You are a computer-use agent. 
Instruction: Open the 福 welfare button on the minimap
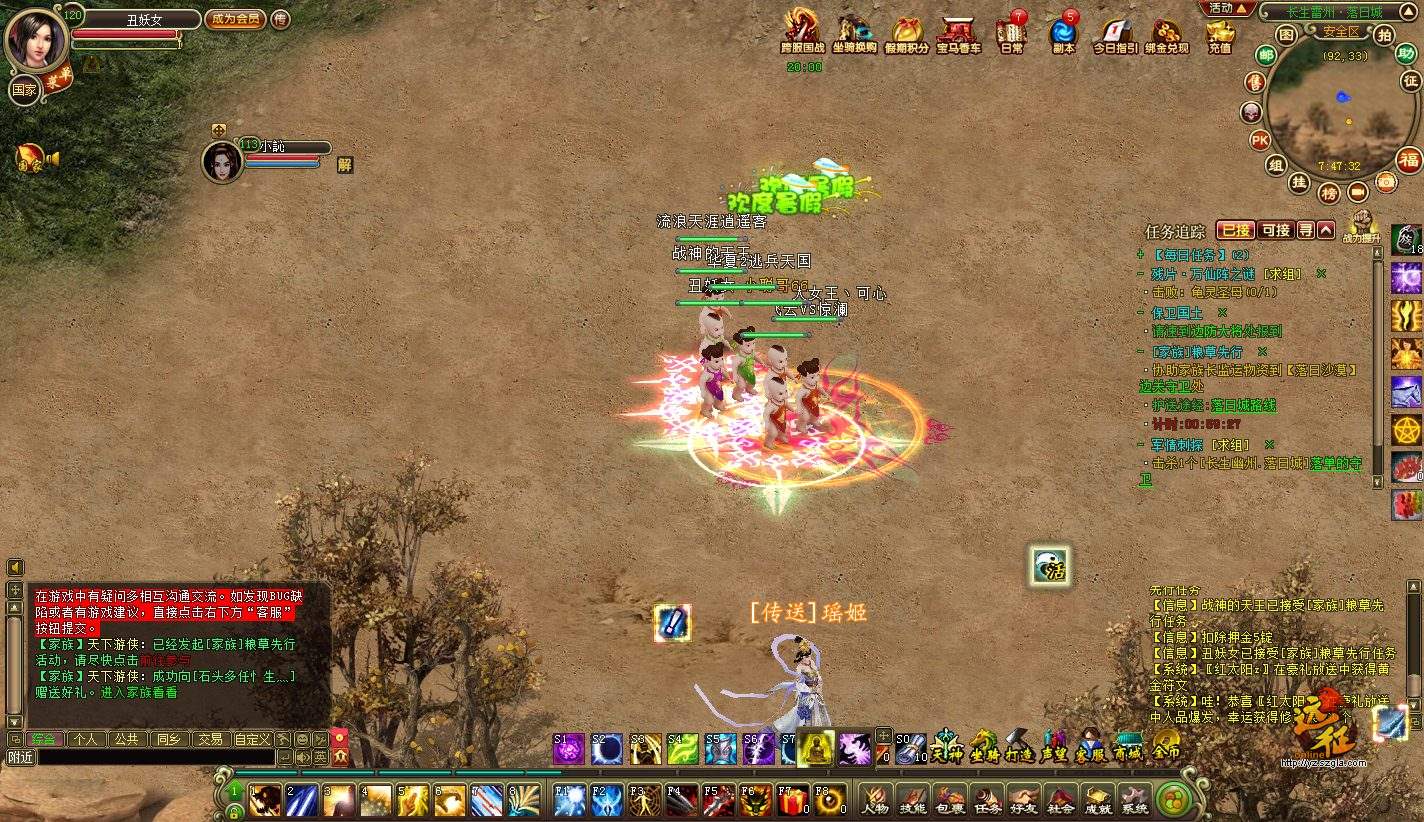[x=1409, y=160]
